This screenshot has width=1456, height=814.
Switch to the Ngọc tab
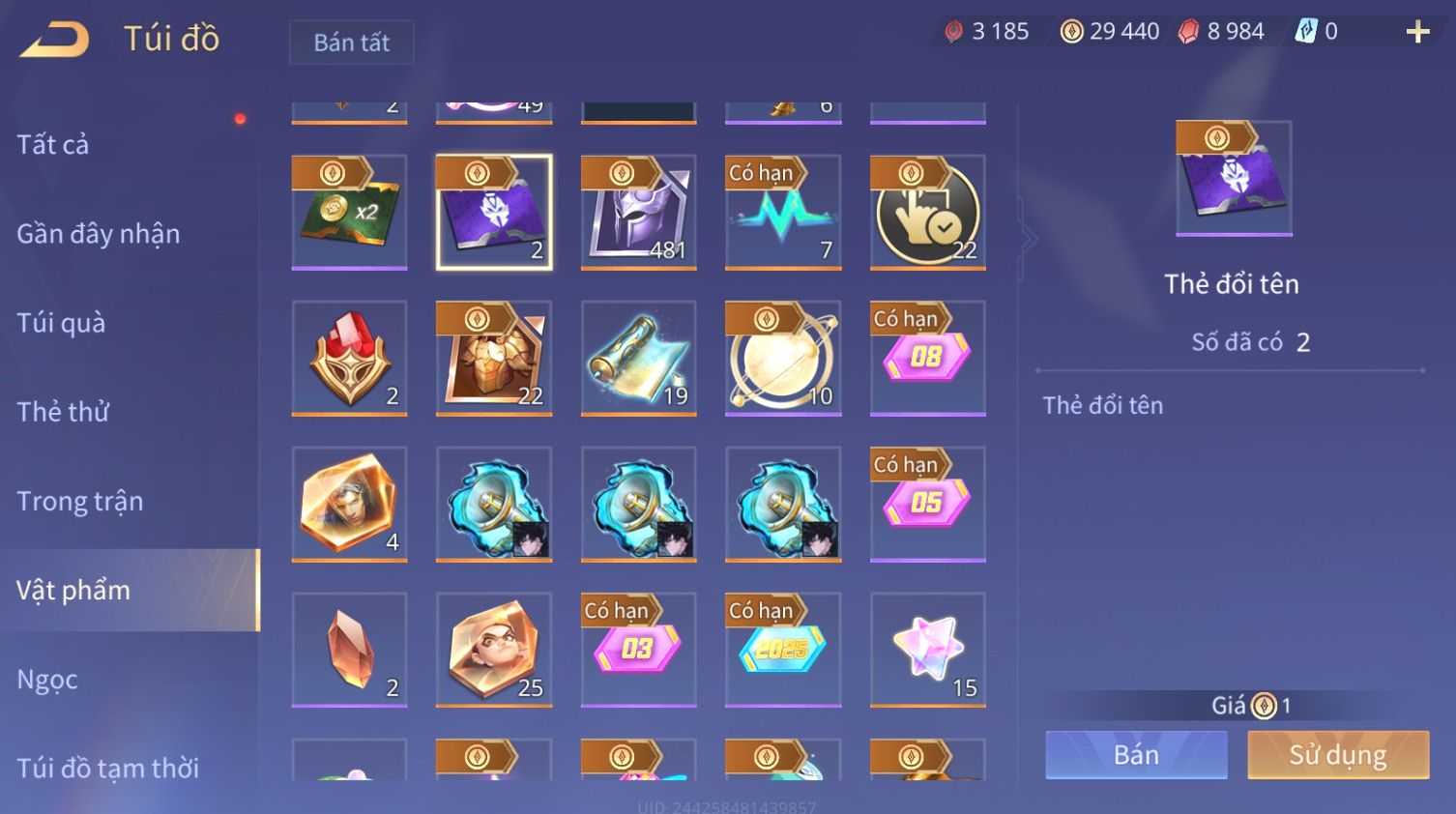[47, 680]
